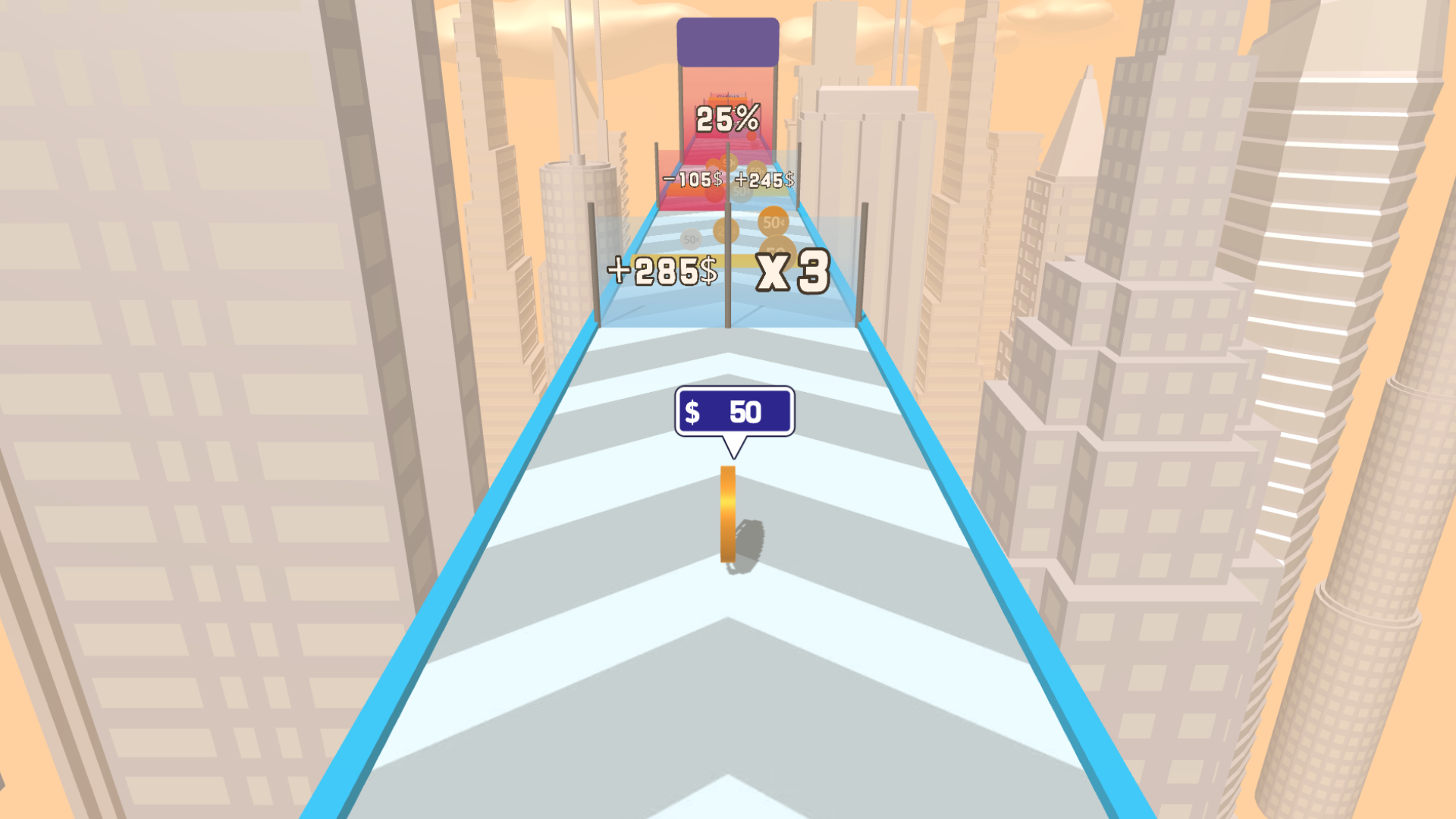
Task: Avoid-click the -105$ penalty gate
Action: (692, 180)
